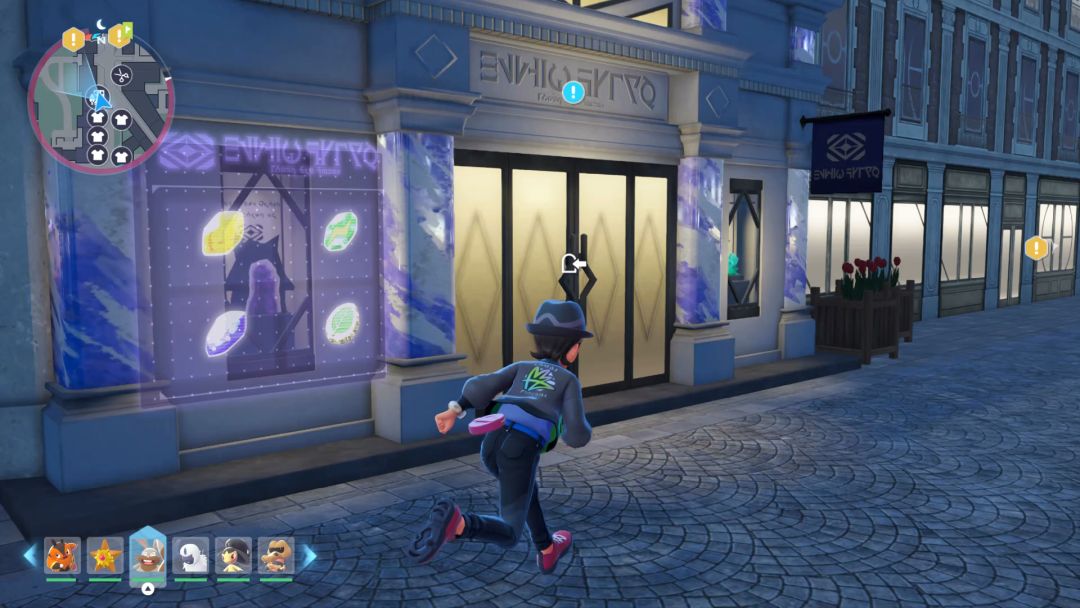Select the blue exclamation marker above the door
This screenshot has width=1080, height=608.
[x=572, y=93]
